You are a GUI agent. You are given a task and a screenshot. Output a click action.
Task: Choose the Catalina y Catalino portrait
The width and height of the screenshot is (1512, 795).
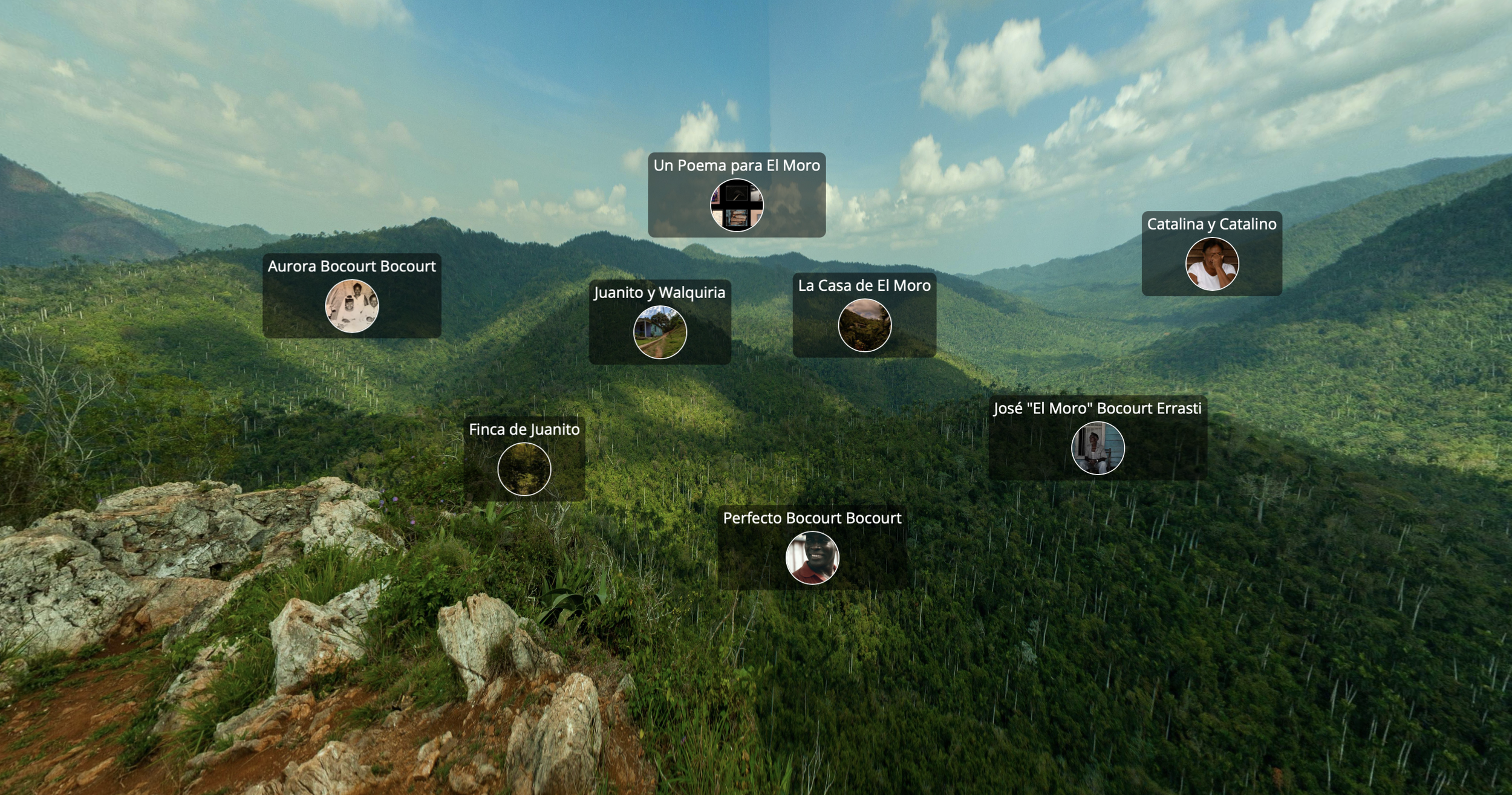1212,264
